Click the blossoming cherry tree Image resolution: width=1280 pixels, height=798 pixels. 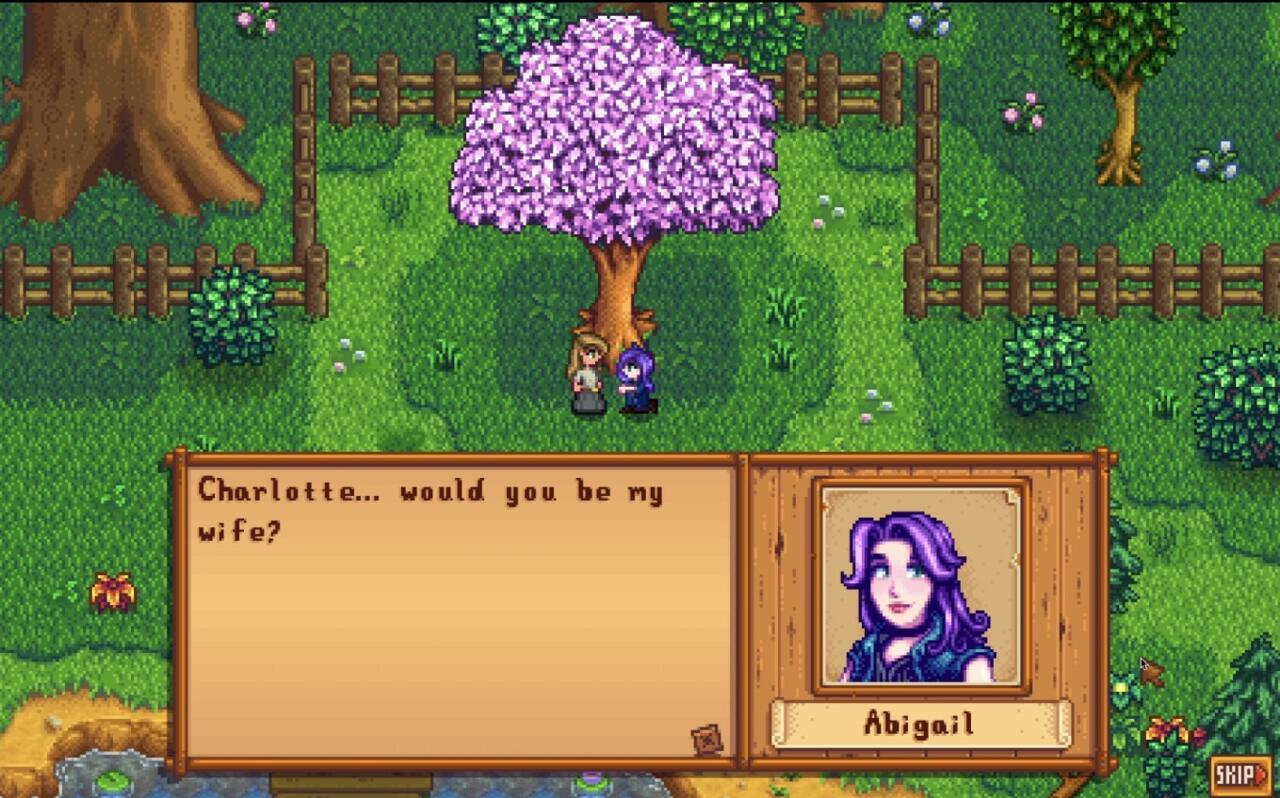click(x=615, y=150)
